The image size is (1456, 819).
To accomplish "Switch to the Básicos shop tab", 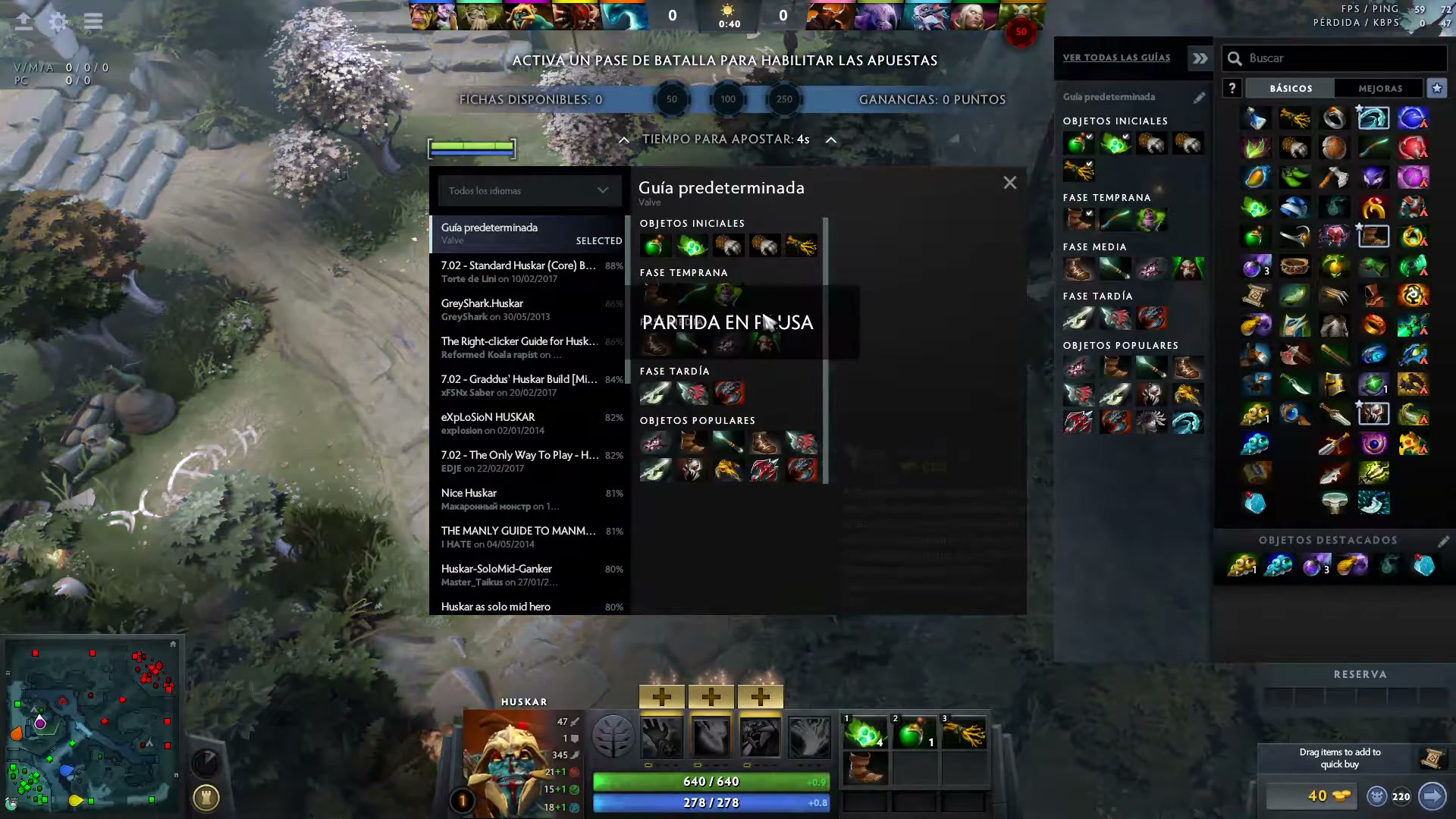I will point(1291,89).
